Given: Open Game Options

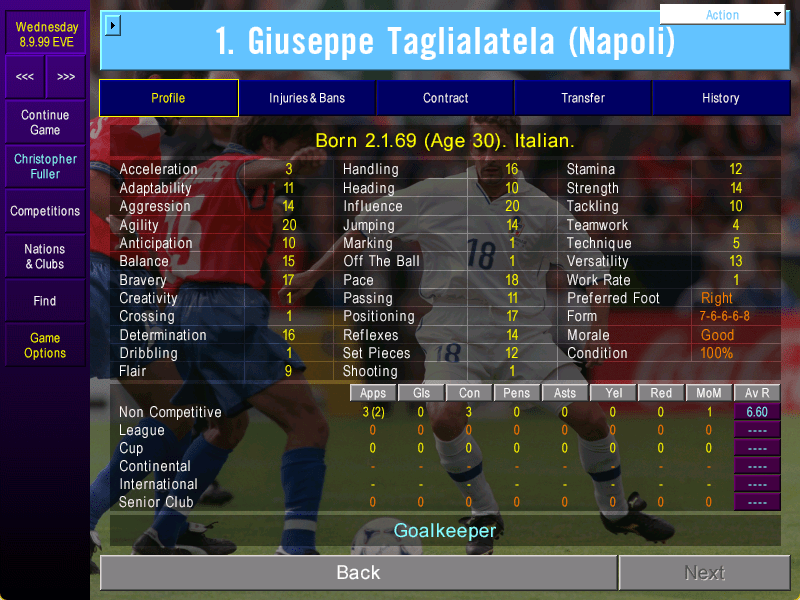Looking at the screenshot, I should pyautogui.click(x=45, y=345).
